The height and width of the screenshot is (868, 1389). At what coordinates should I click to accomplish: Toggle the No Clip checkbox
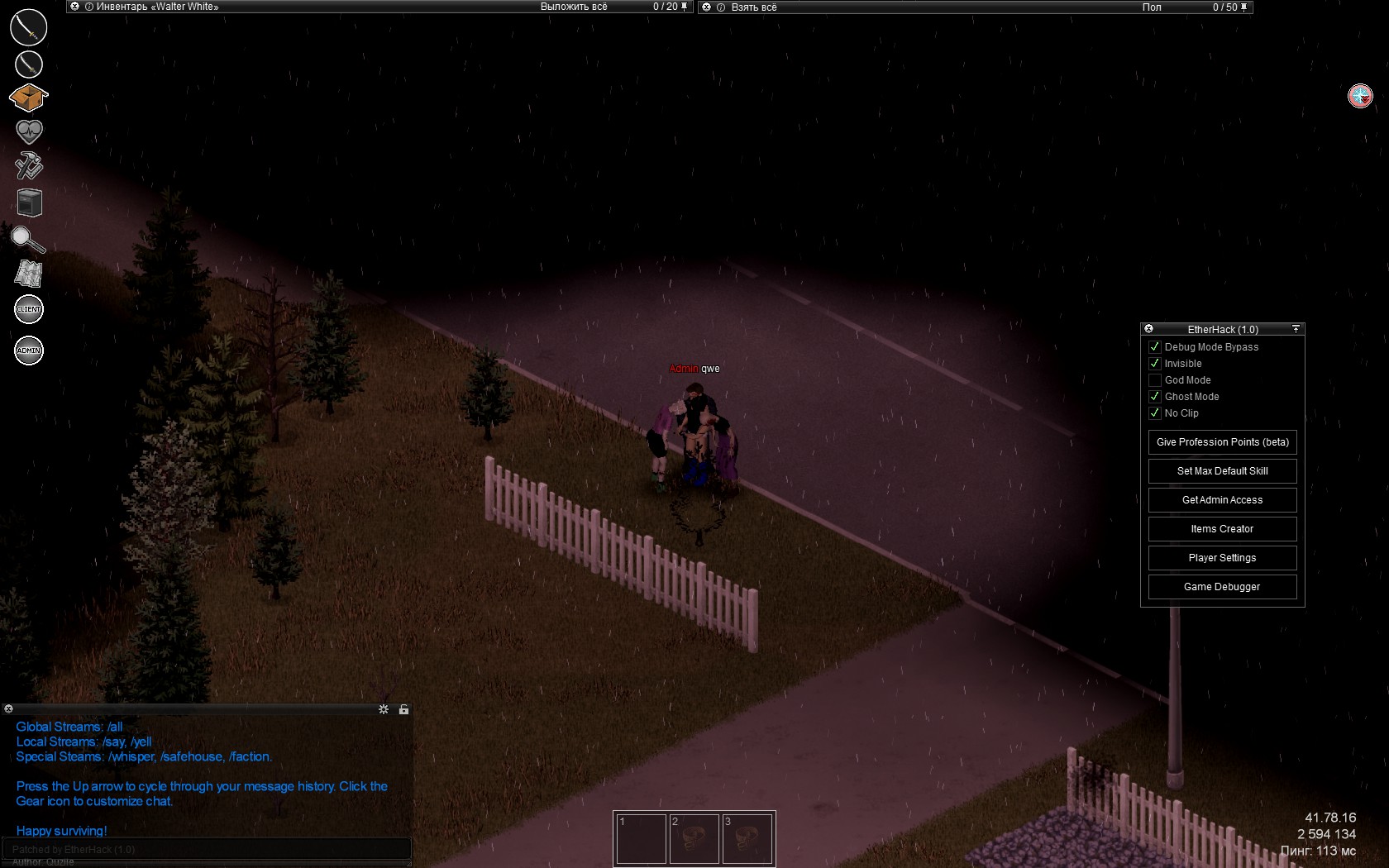[1155, 413]
